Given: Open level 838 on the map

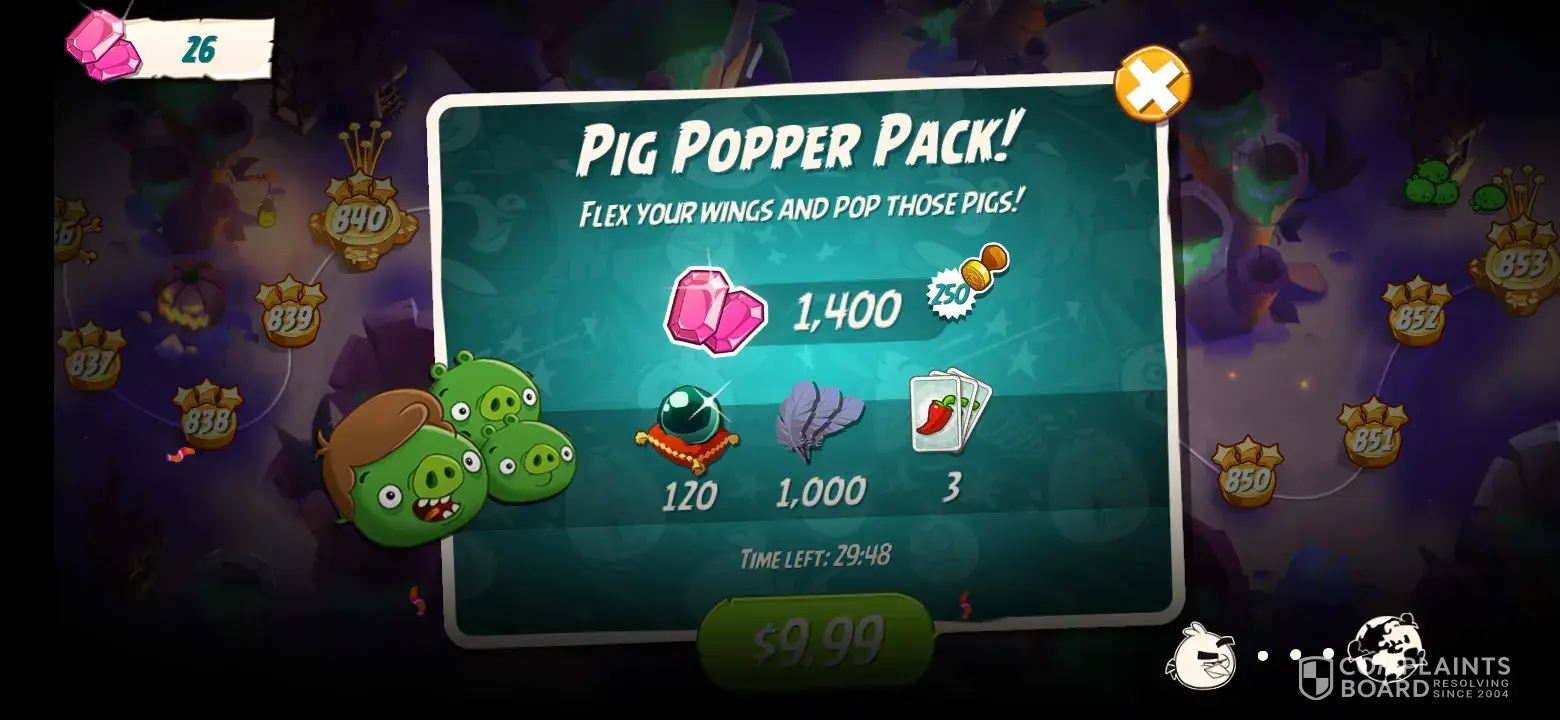Looking at the screenshot, I should (x=207, y=420).
